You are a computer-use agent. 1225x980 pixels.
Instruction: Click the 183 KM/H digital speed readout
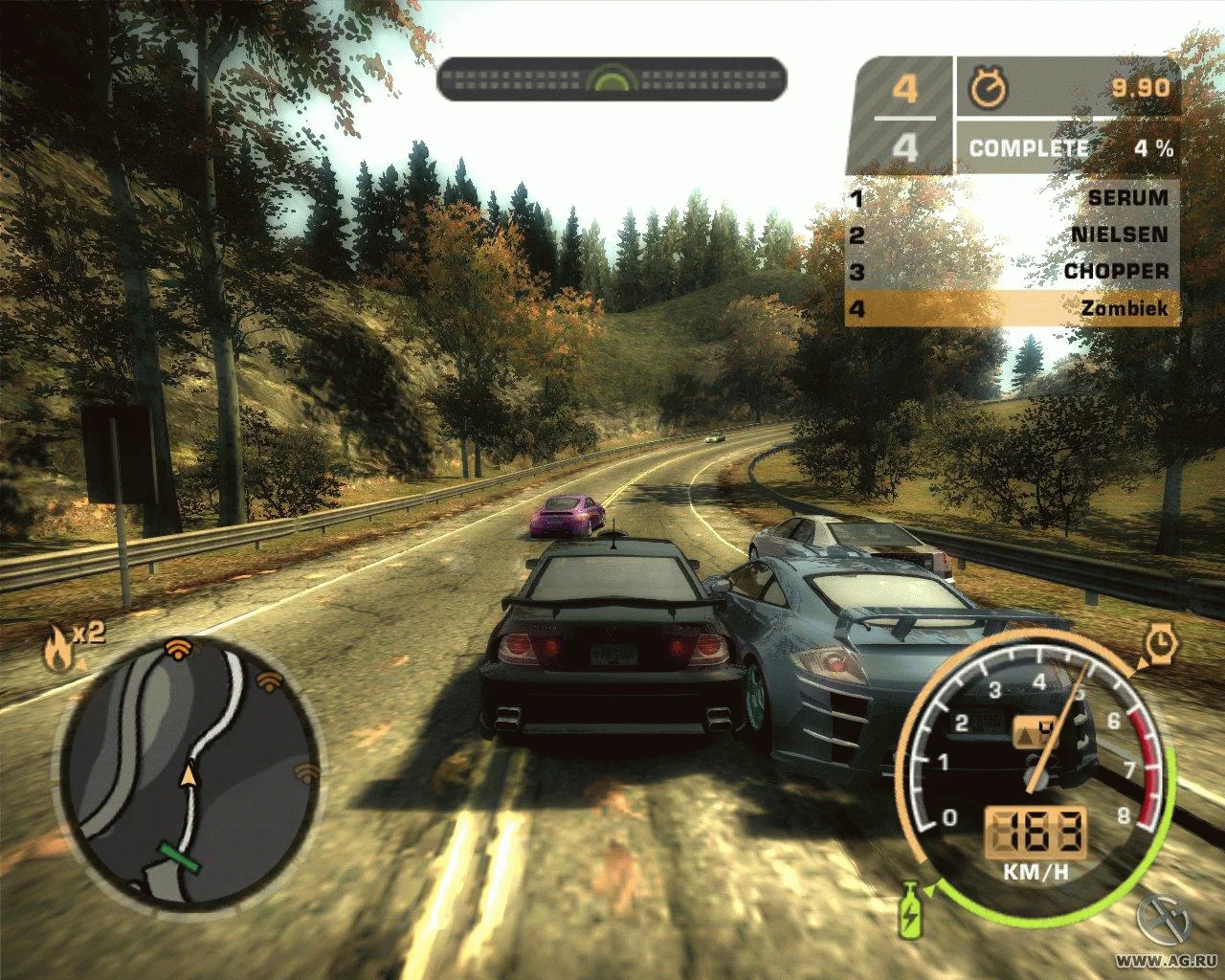(x=1035, y=835)
